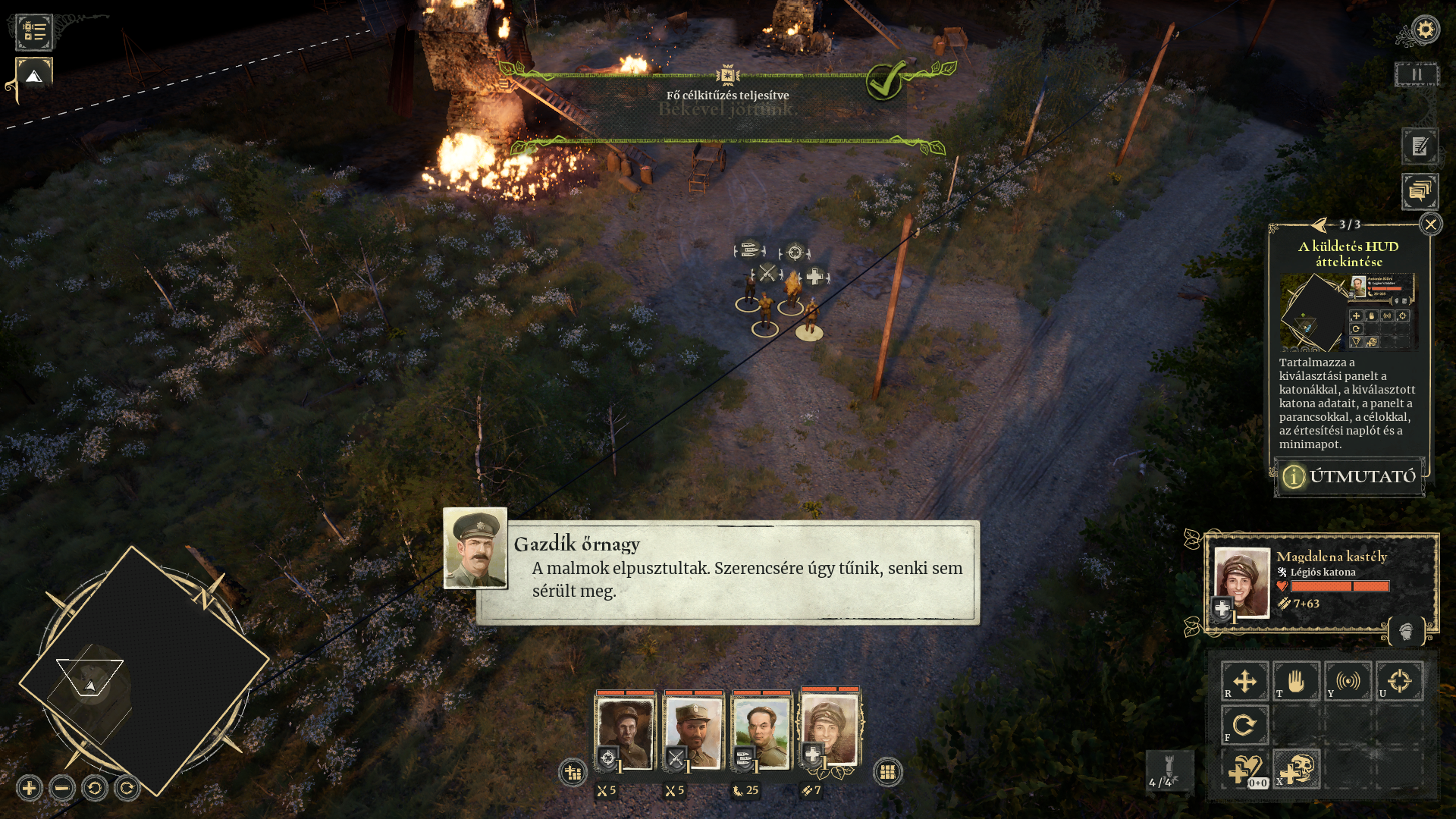This screenshot has height=819, width=1456.
Task: Activate the move command icon
Action: click(1244, 681)
